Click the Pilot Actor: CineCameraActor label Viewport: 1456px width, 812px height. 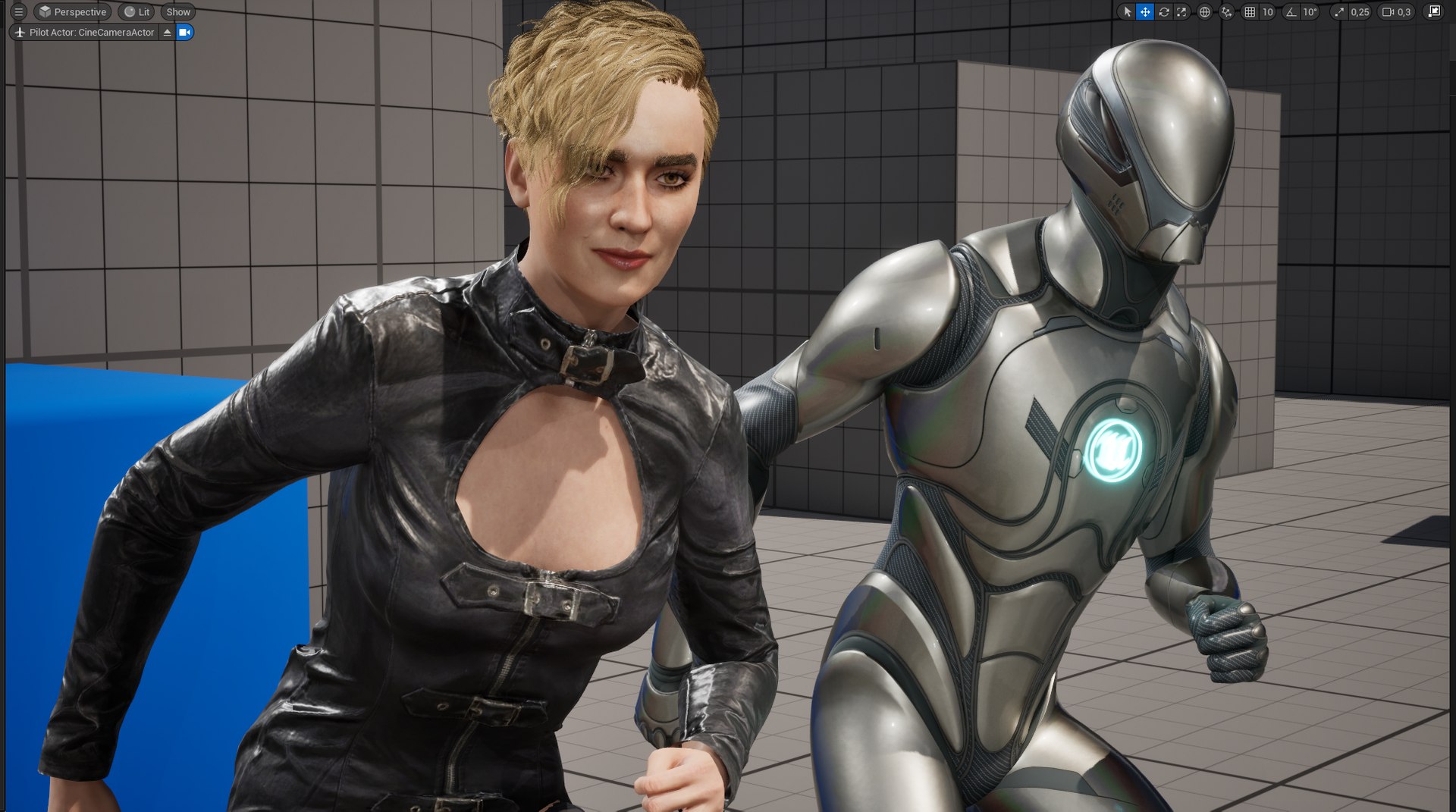point(91,33)
